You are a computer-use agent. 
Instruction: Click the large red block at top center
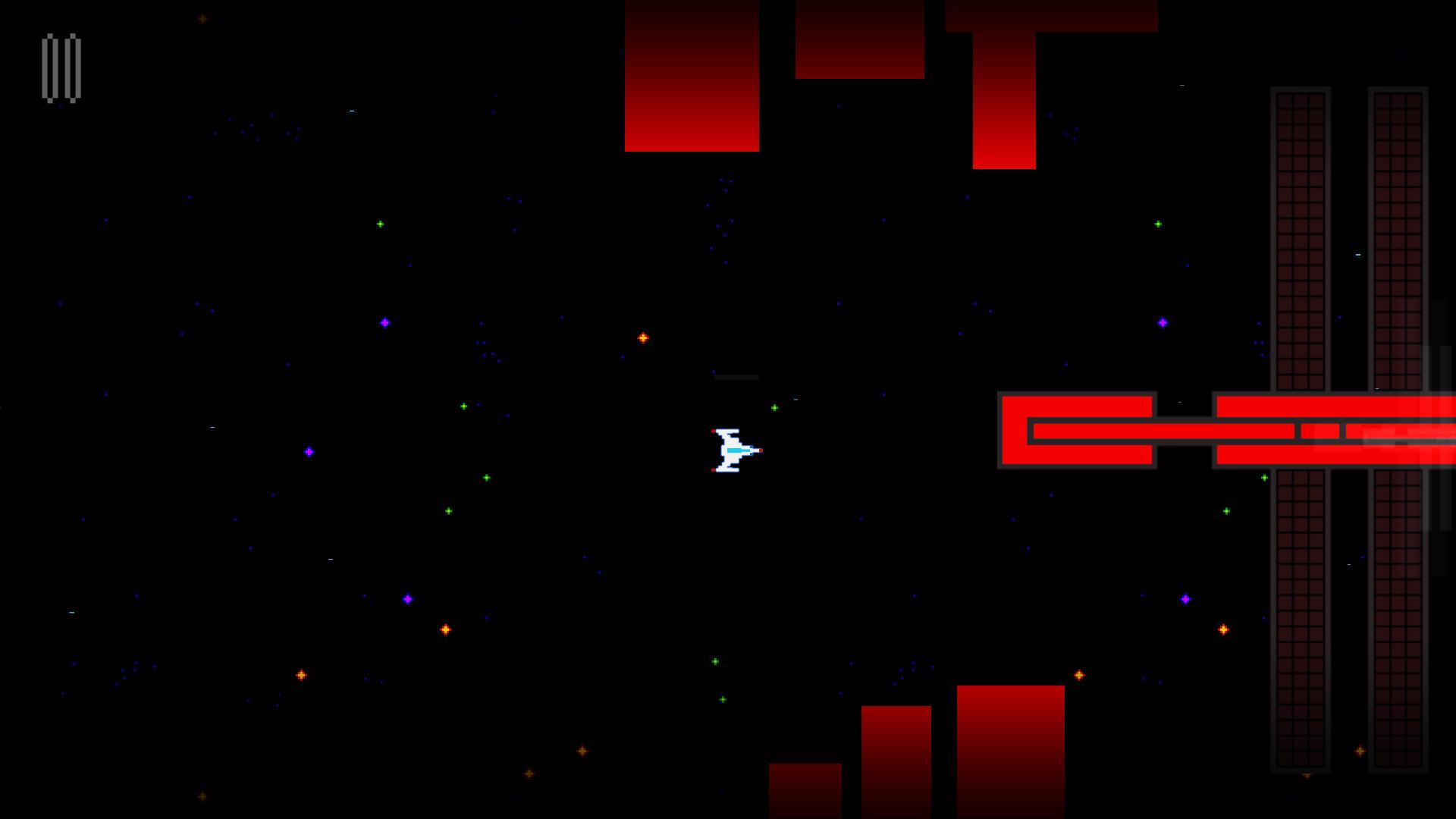692,76
